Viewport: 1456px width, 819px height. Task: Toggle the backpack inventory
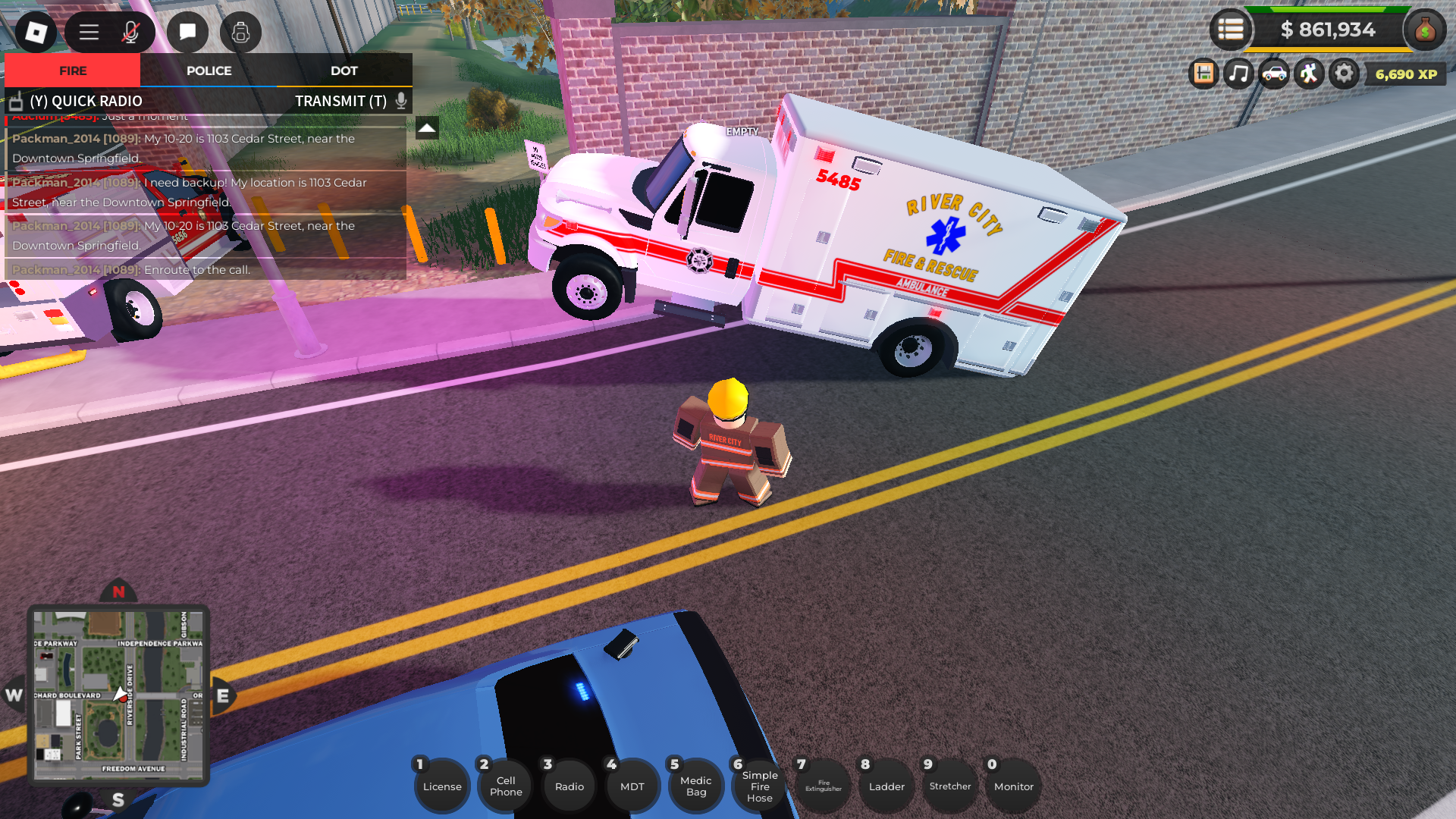click(x=240, y=32)
